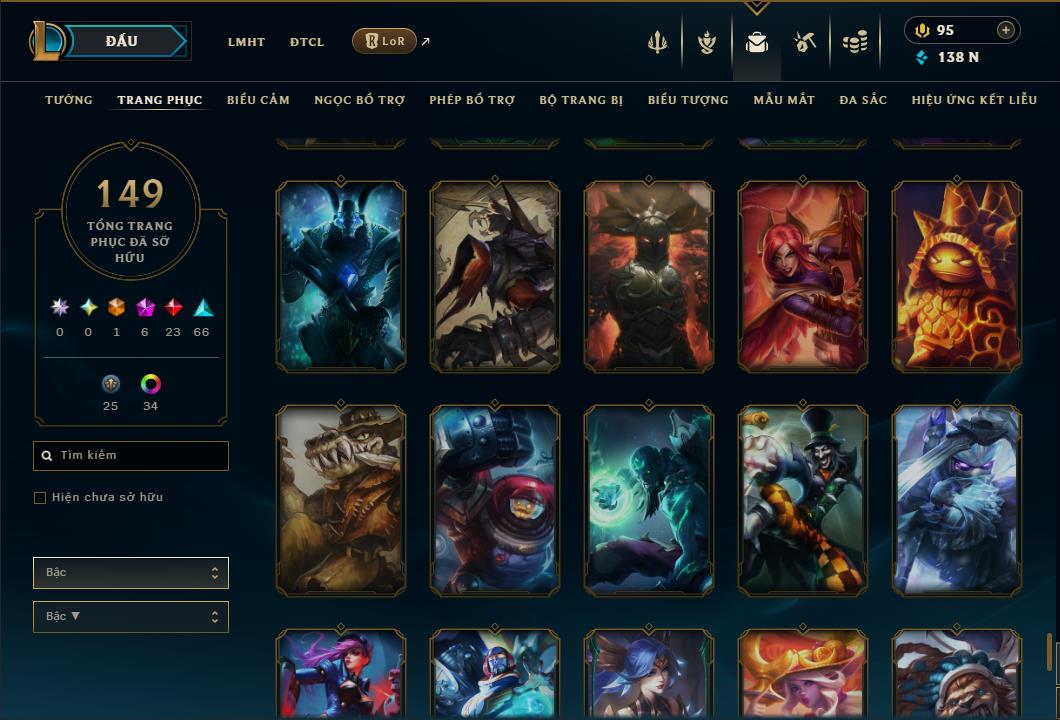Select the crocodile cowboy skin card
This screenshot has width=1060, height=720.
point(341,500)
